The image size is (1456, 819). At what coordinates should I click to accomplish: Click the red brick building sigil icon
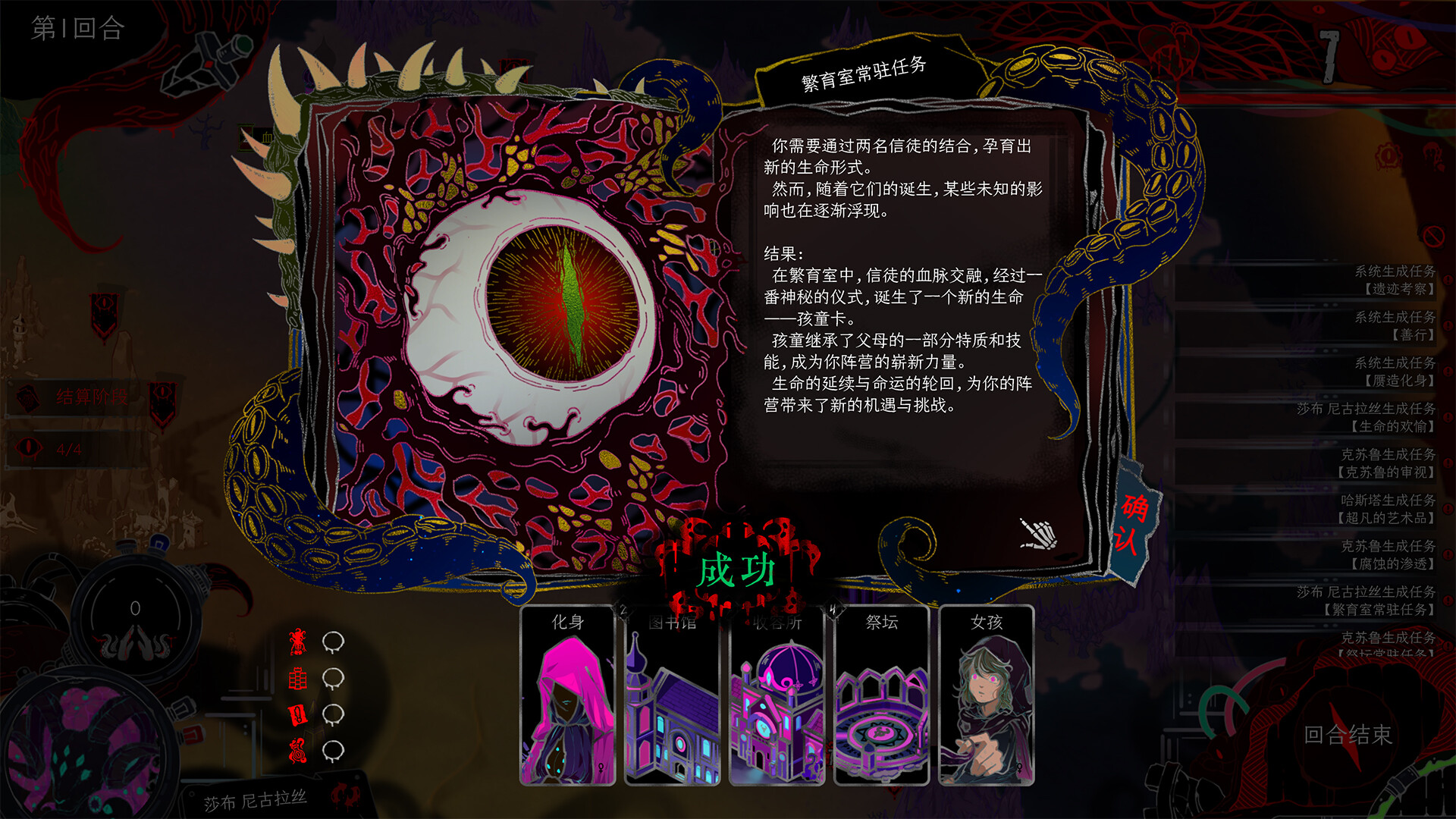click(x=297, y=679)
